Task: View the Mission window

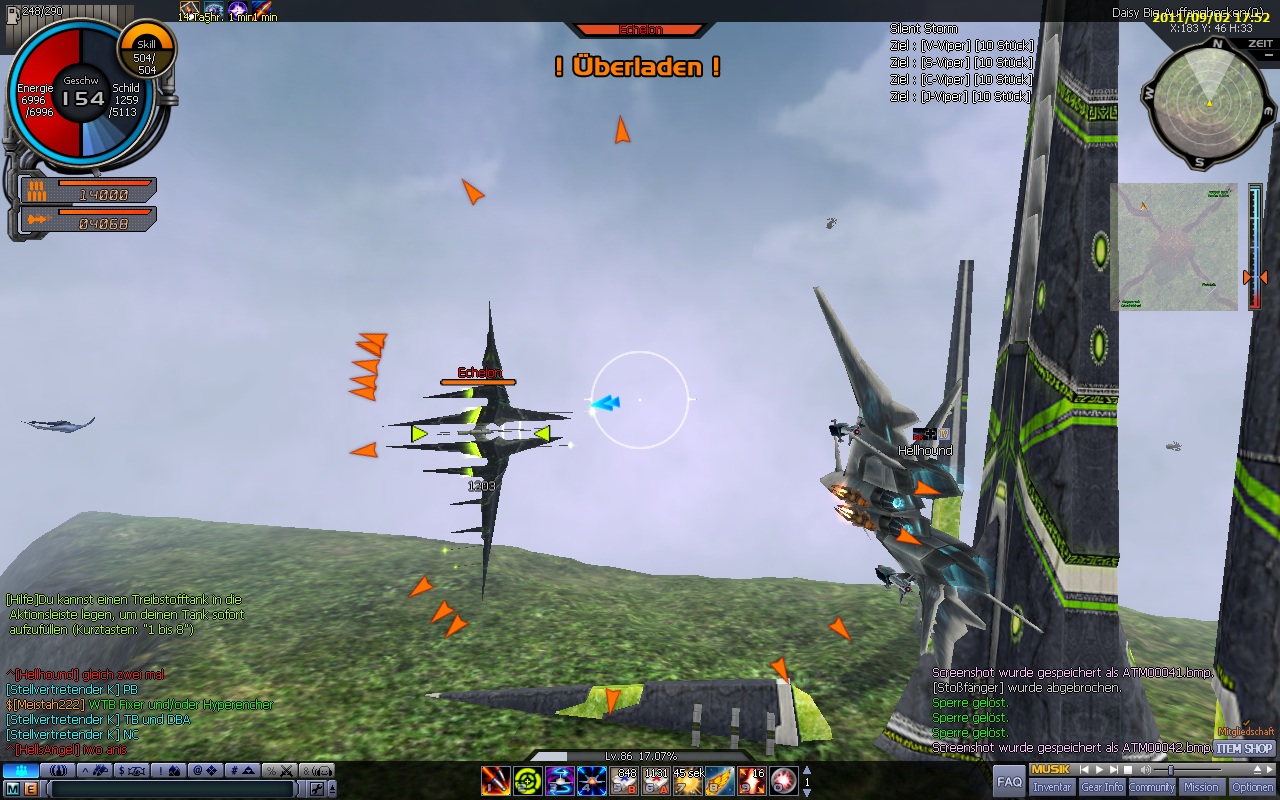Action: click(1201, 787)
